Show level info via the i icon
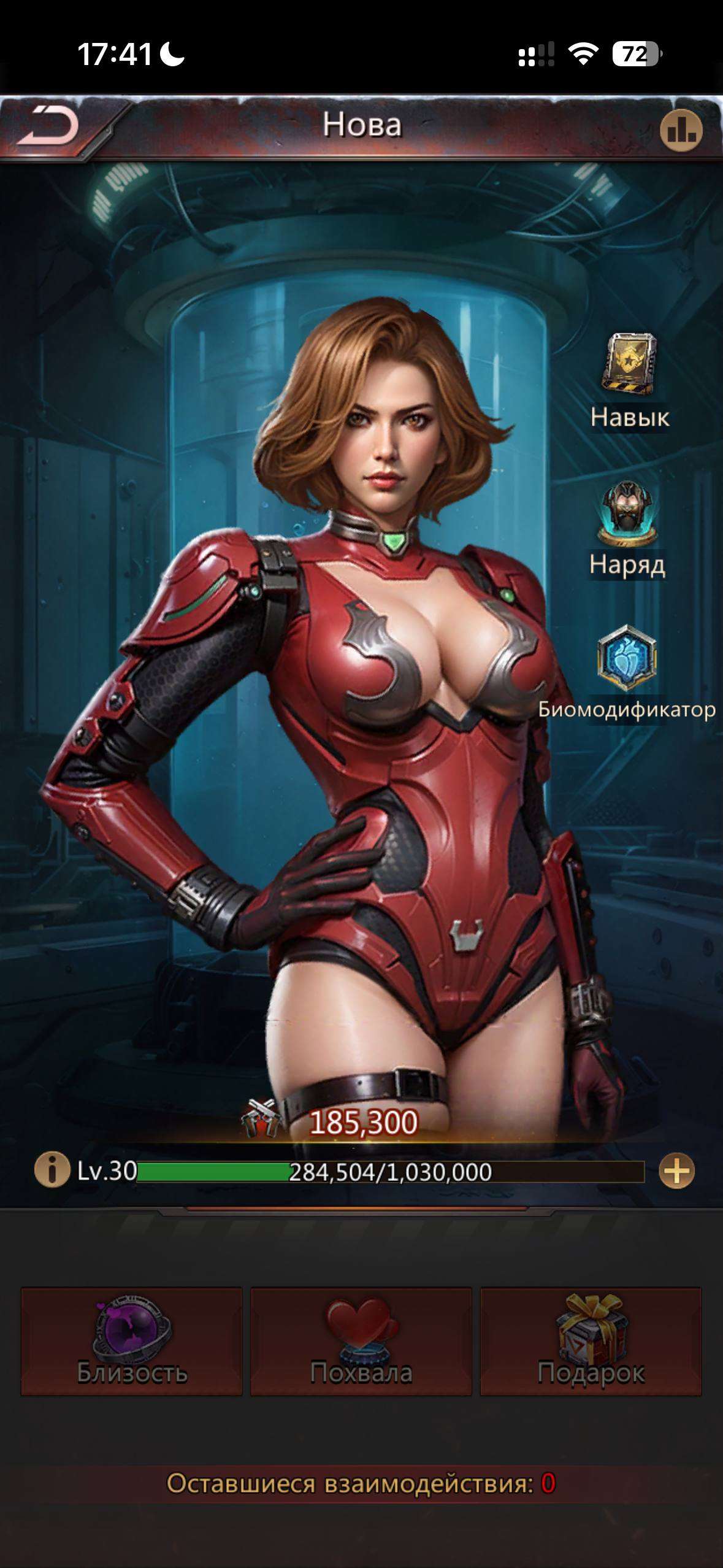Viewport: 723px width, 1568px height. coord(52,1170)
